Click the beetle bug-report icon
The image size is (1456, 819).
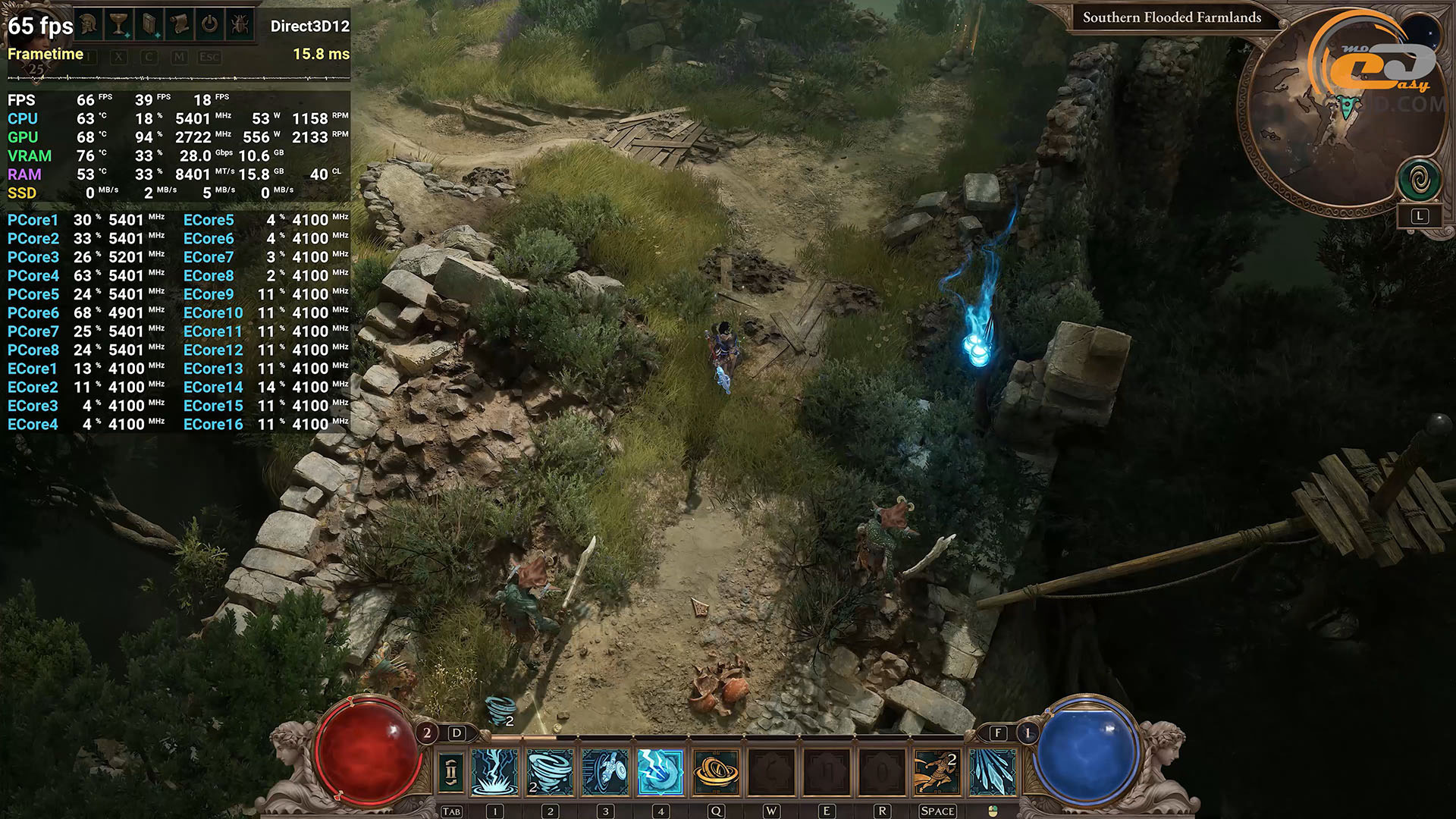click(240, 24)
